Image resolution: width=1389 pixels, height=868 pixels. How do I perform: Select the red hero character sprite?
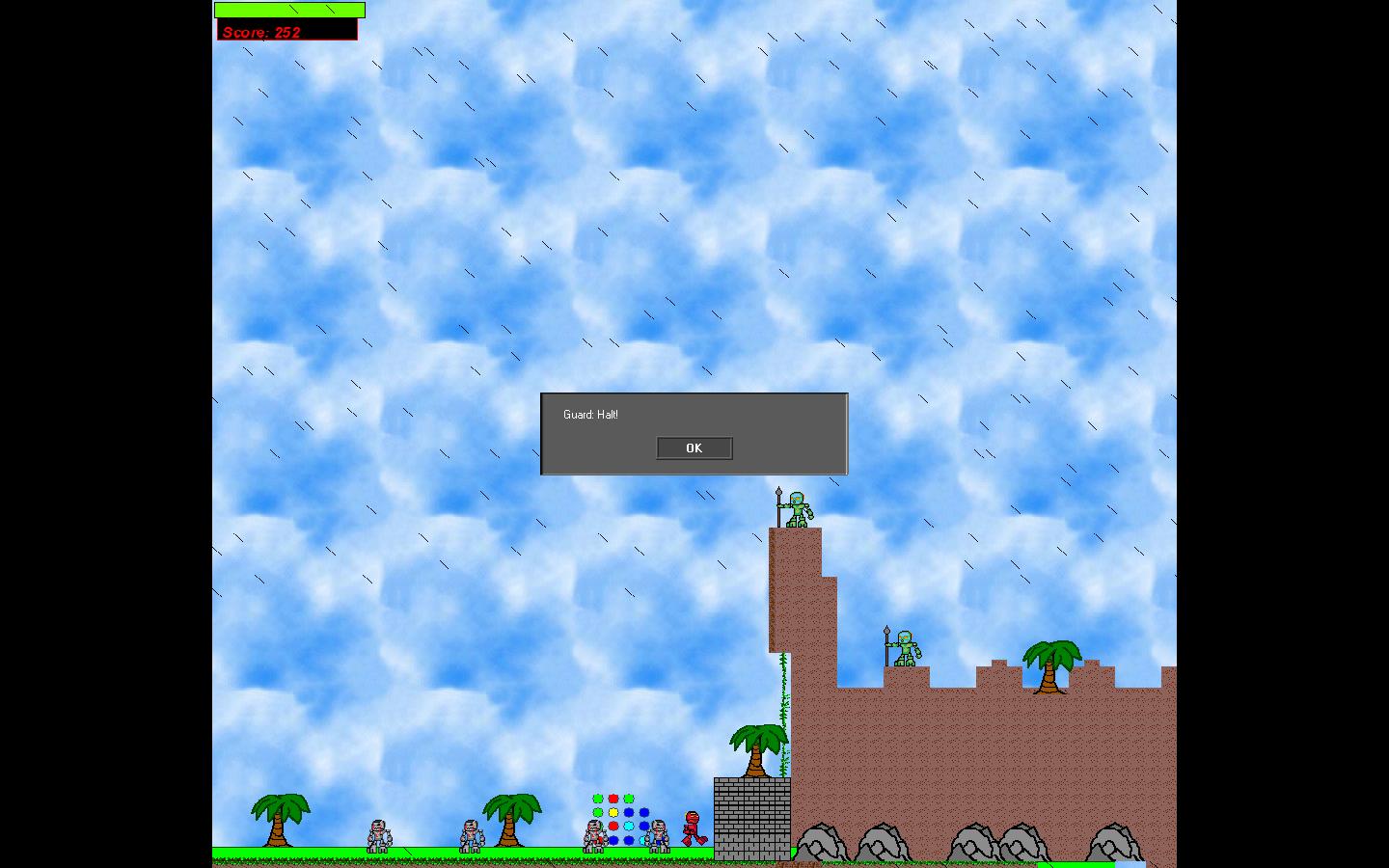pos(691,827)
